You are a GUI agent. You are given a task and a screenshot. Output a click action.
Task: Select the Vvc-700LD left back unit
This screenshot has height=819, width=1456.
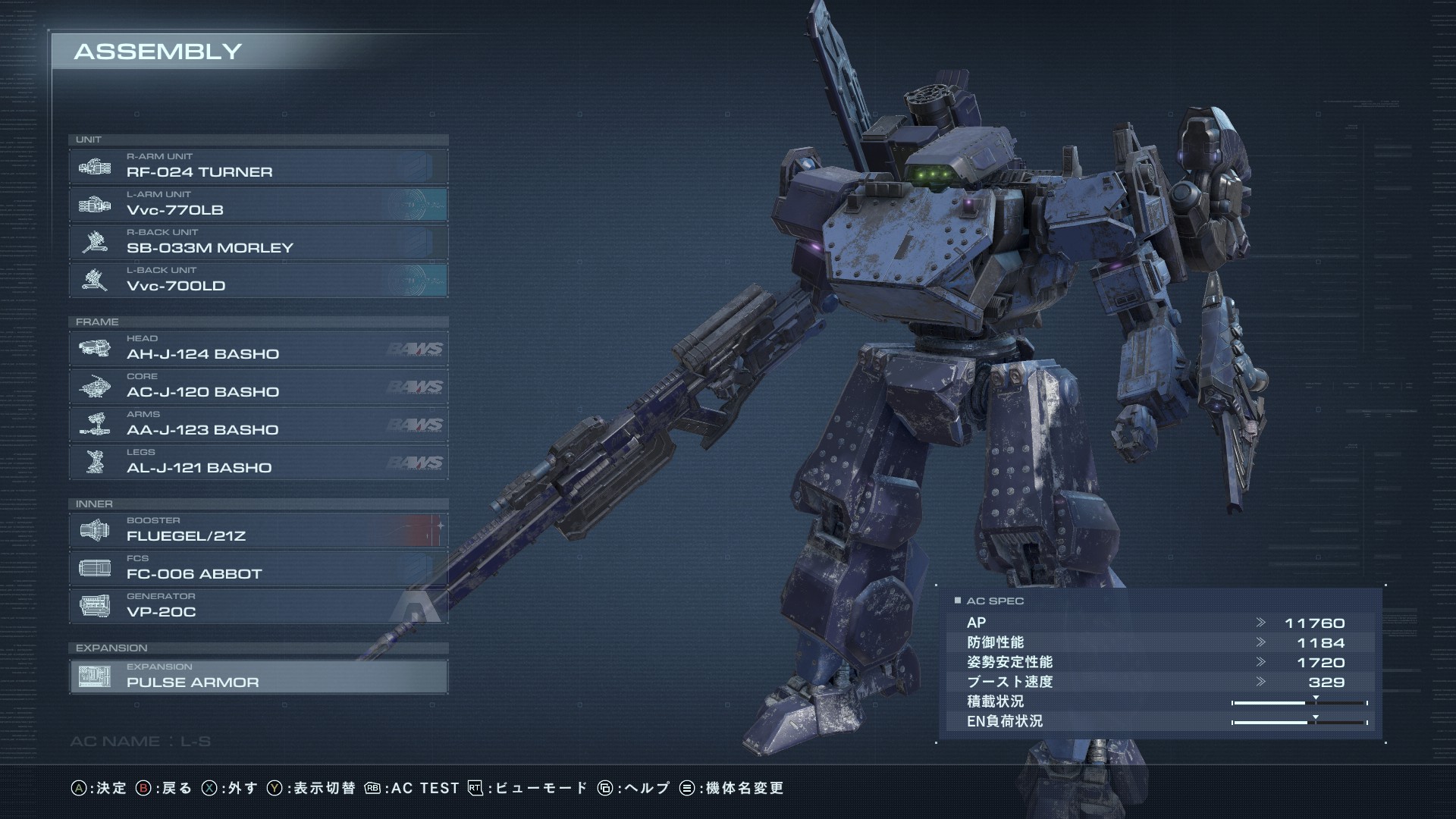pyautogui.click(x=258, y=280)
